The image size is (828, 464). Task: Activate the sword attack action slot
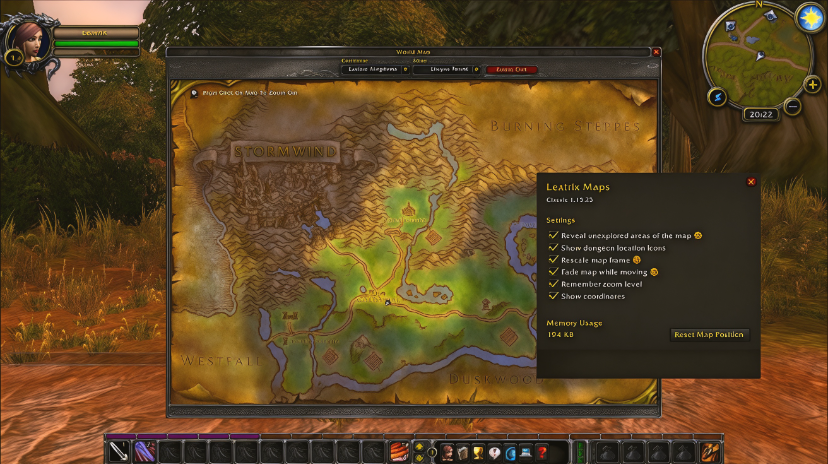click(x=120, y=452)
